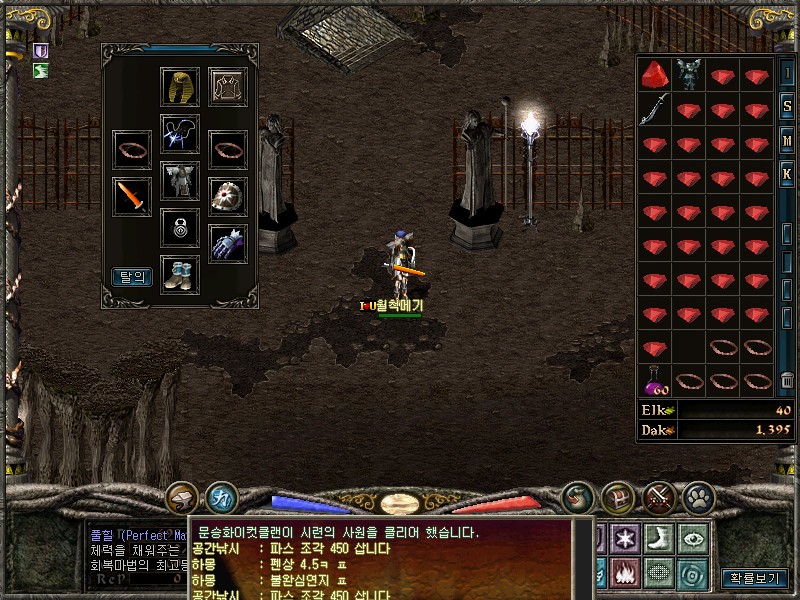Select the golden pharaoh helmet slot

[x=180, y=86]
